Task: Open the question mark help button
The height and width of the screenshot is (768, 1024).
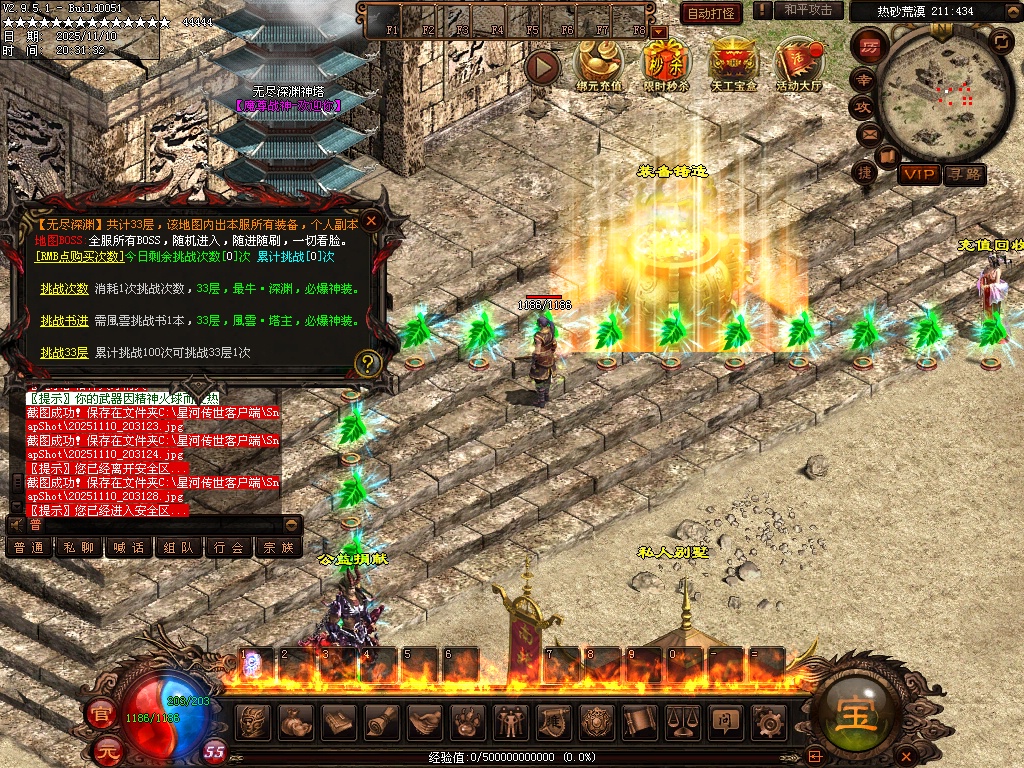Action: (369, 363)
